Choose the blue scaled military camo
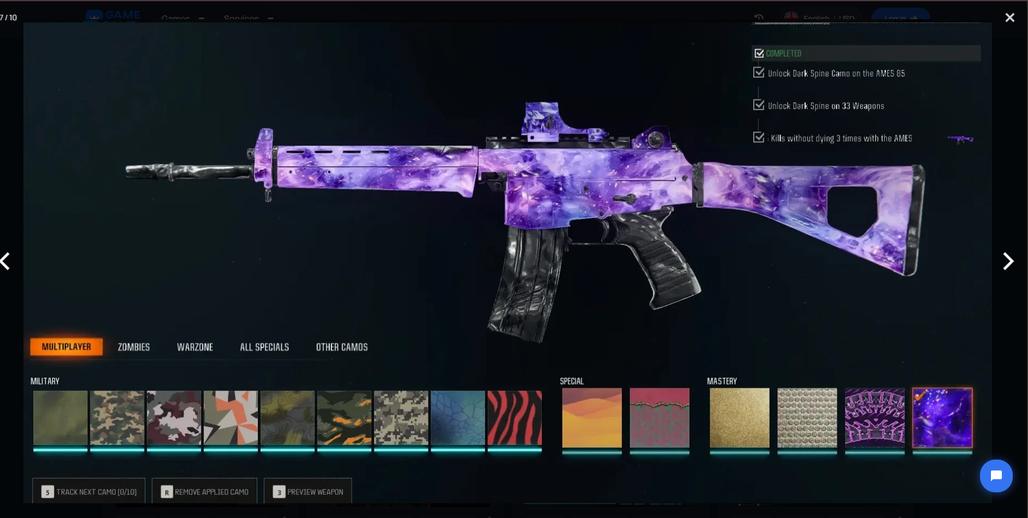Screen dimensions: 1028x518 click(458, 418)
